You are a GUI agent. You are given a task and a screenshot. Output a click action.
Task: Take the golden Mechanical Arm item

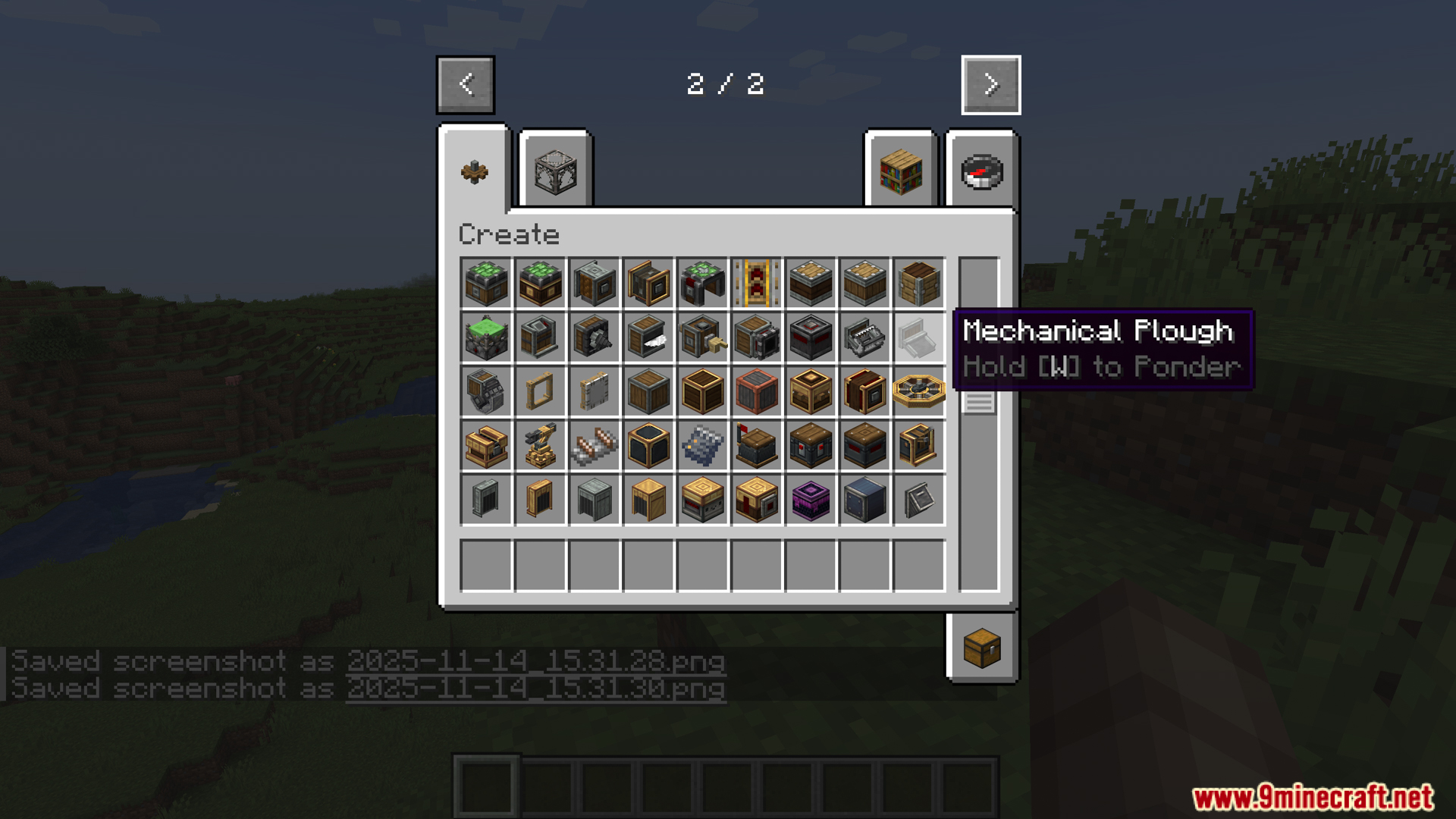(x=540, y=446)
